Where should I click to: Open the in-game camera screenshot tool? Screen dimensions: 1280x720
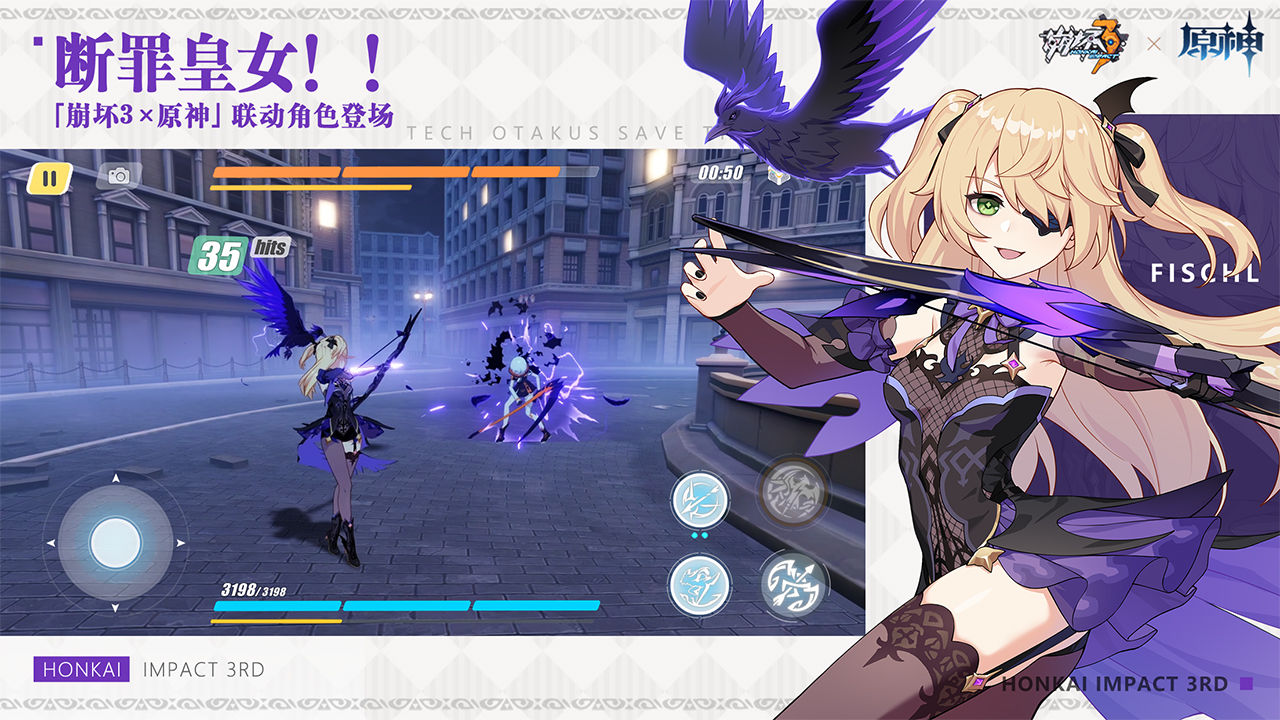(x=120, y=177)
